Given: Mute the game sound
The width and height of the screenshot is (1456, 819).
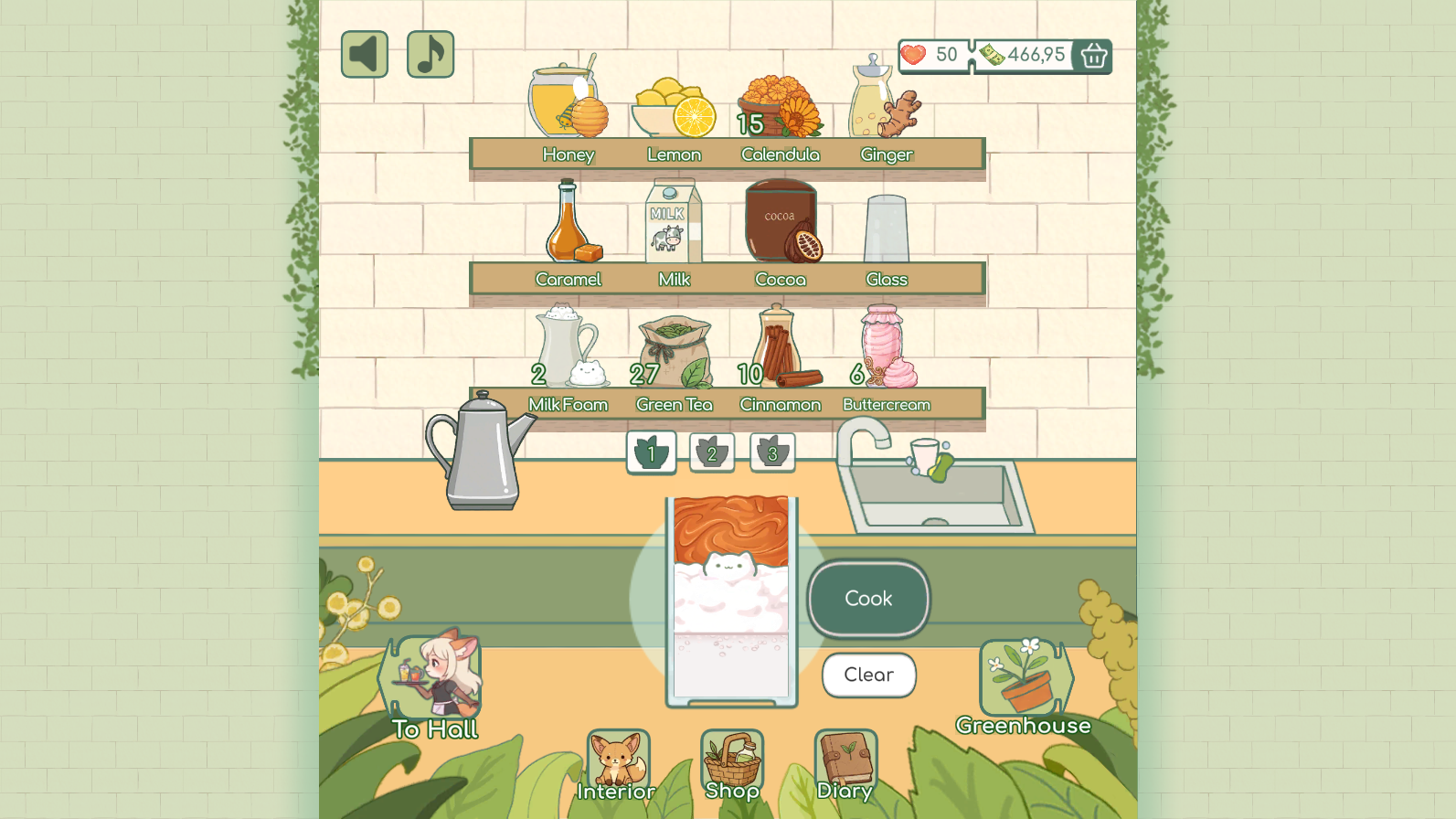Looking at the screenshot, I should click(x=364, y=55).
